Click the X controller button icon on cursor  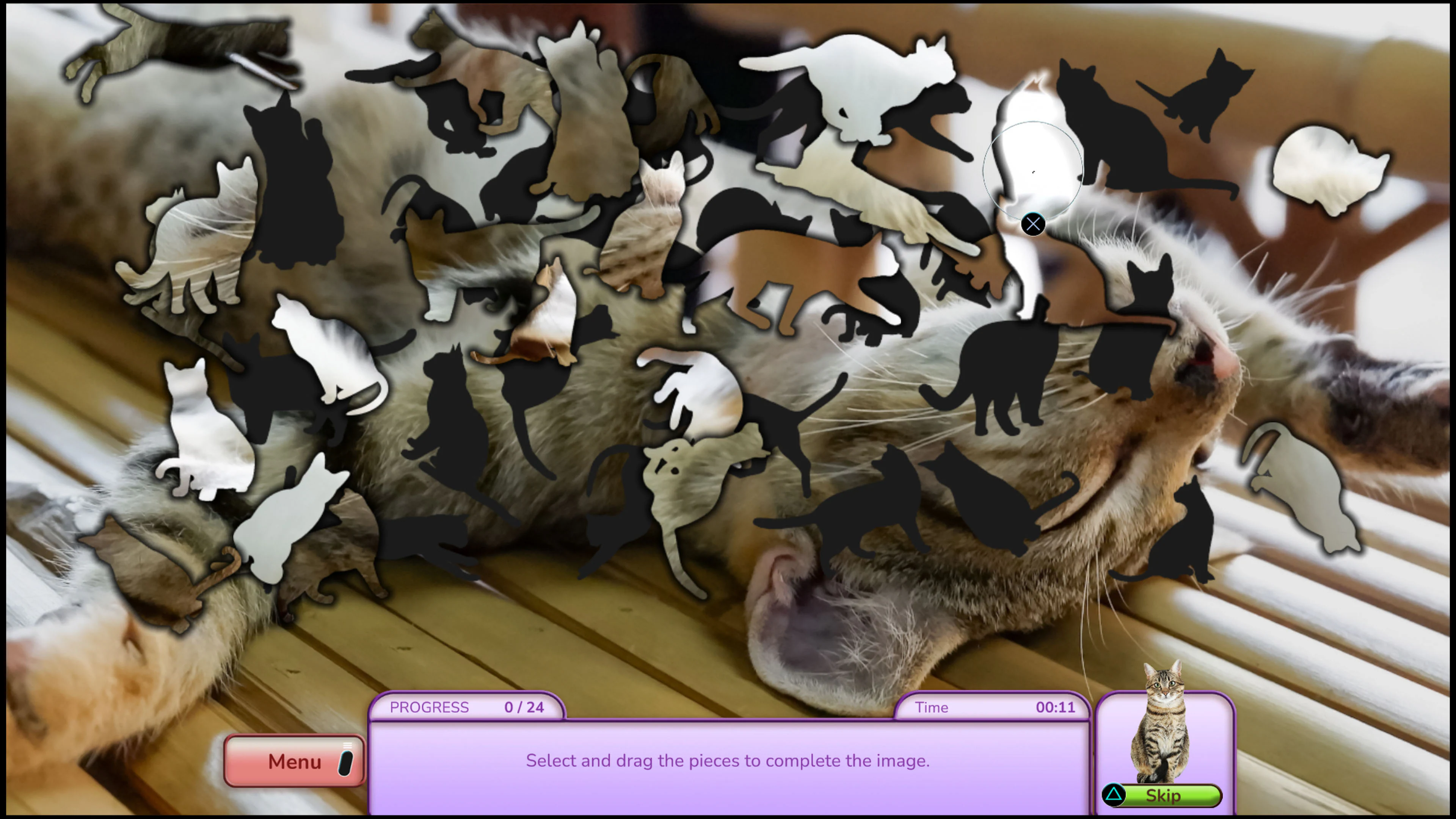click(x=1033, y=224)
